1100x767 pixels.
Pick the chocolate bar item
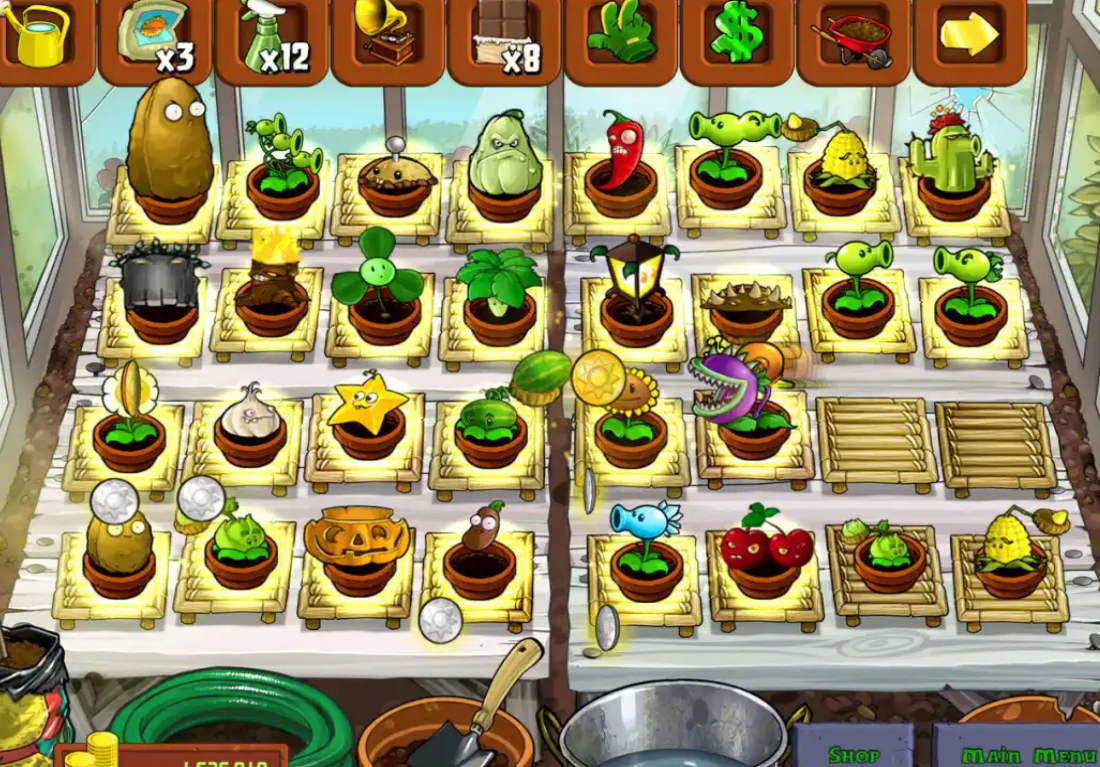(505, 38)
